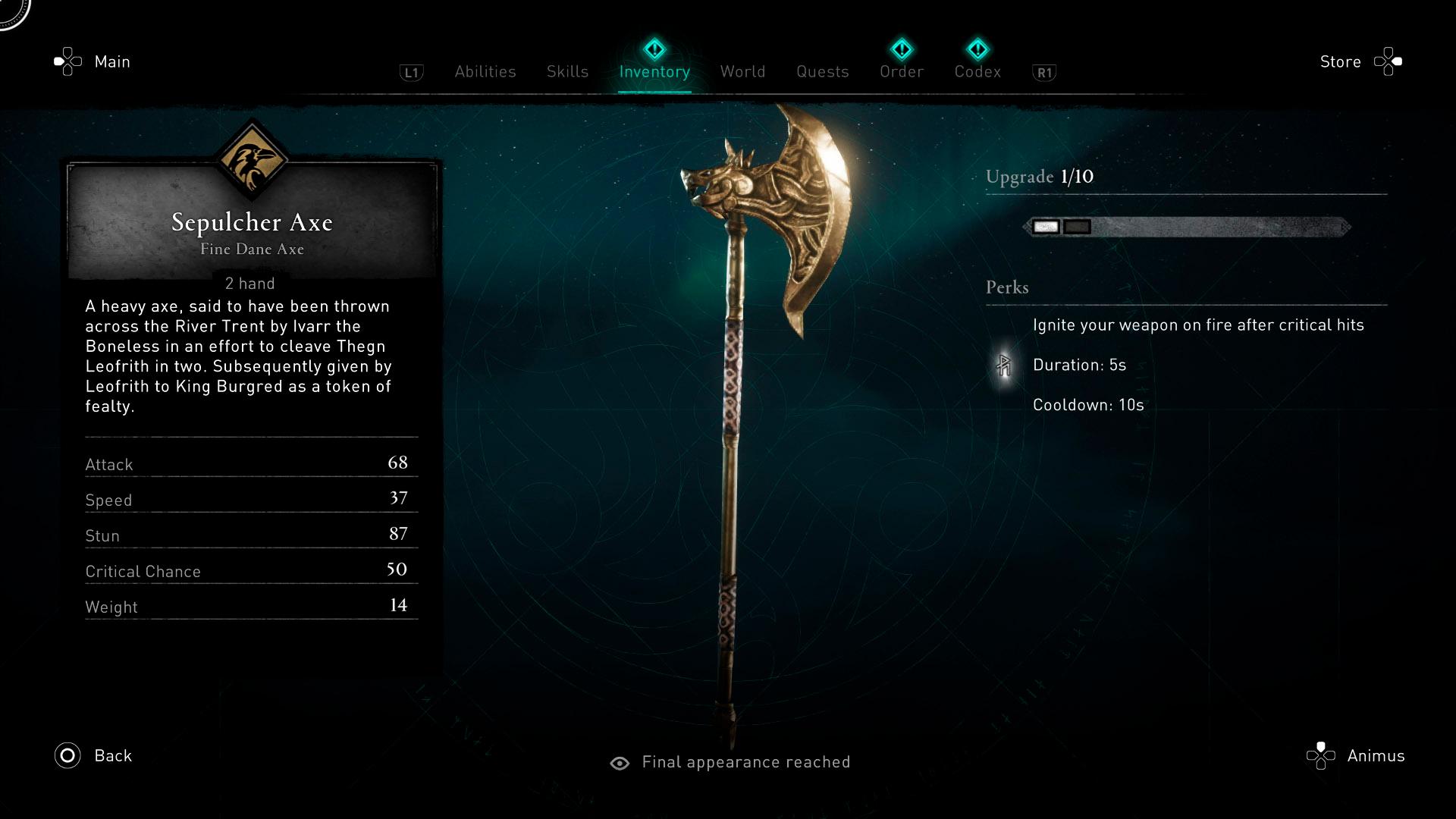Open the Store
This screenshot has height=819, width=1456.
[x=1340, y=61]
